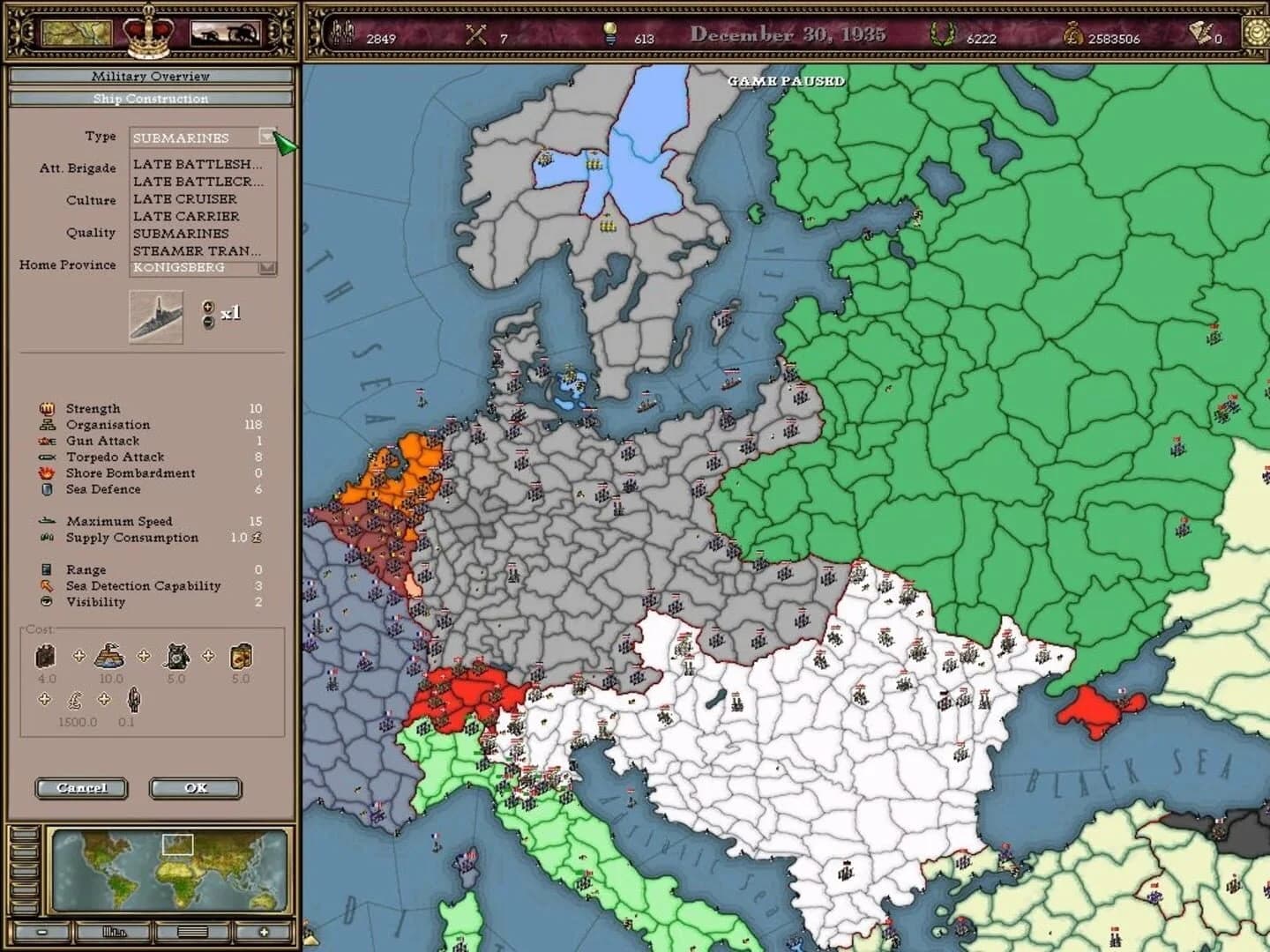
Task: Click the minimap zoom-in plus button
Action: (262, 931)
